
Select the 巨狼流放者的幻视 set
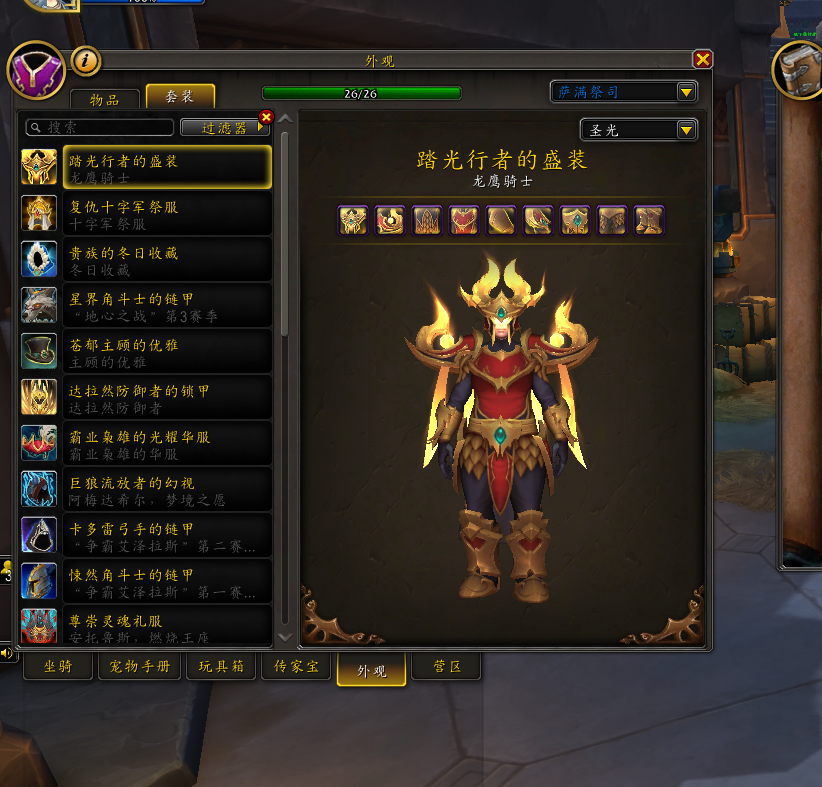point(146,490)
